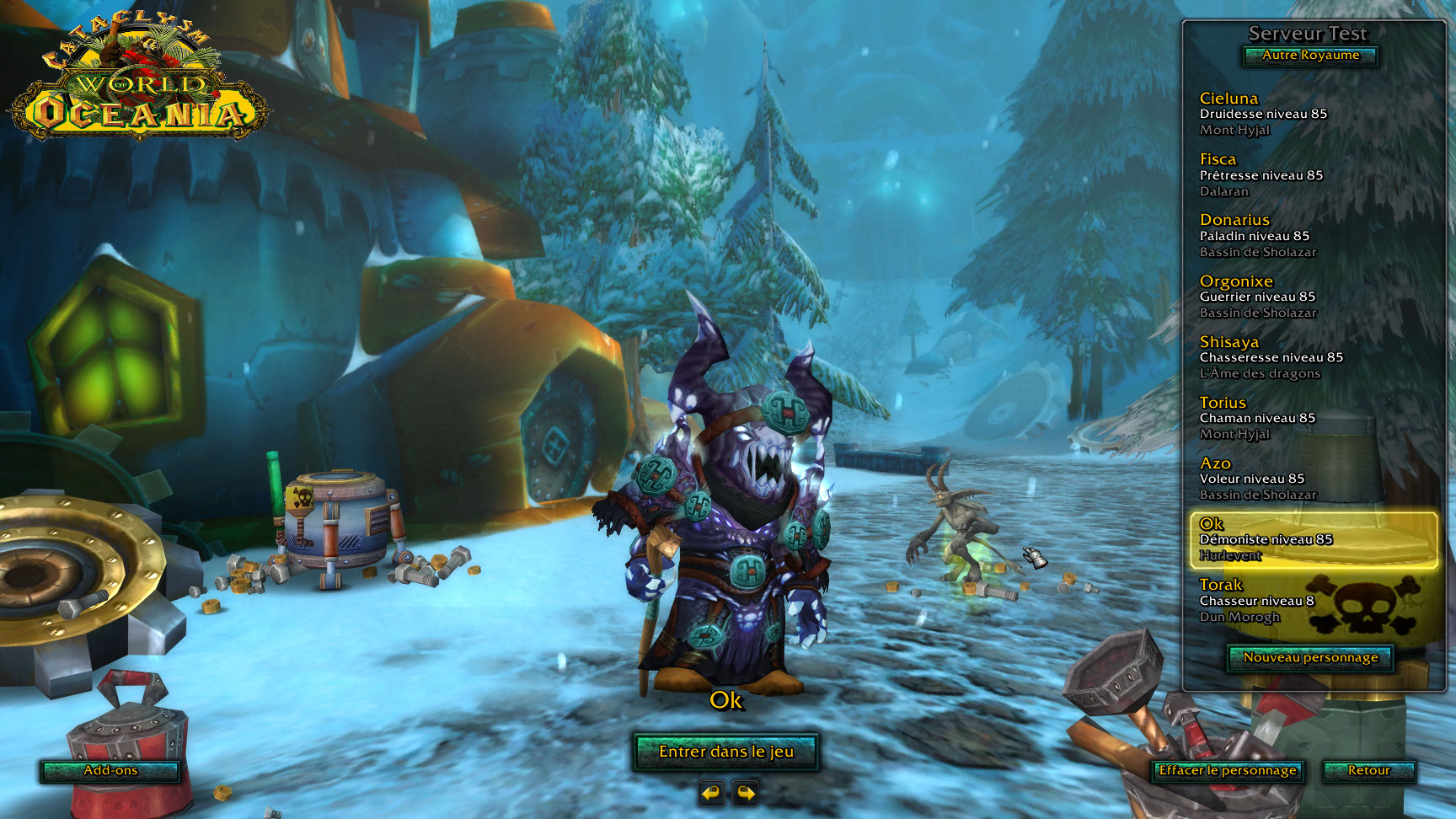Click the highlighted warlock Ok entry

[x=1313, y=539]
